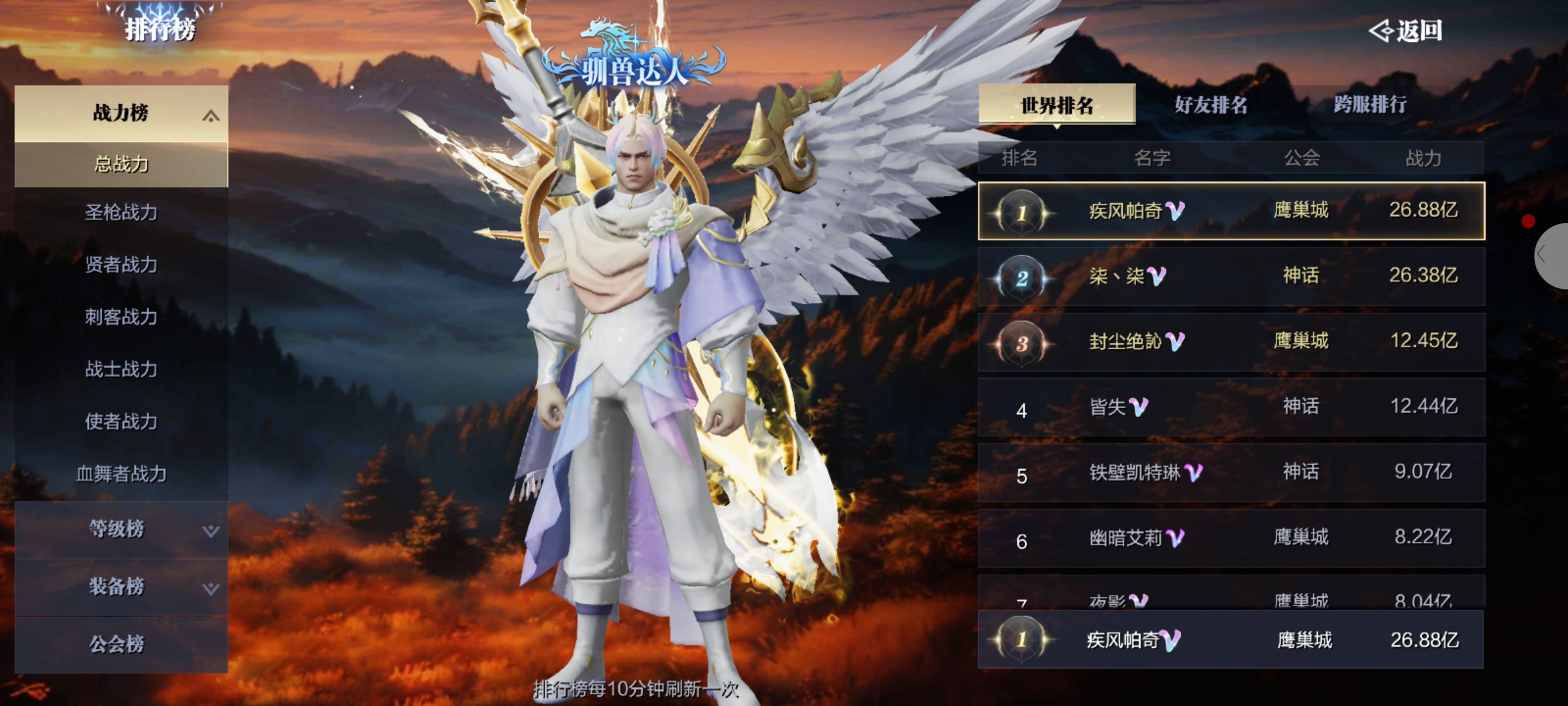Click the 返回 back button
1568x706 pixels.
click(x=1406, y=31)
